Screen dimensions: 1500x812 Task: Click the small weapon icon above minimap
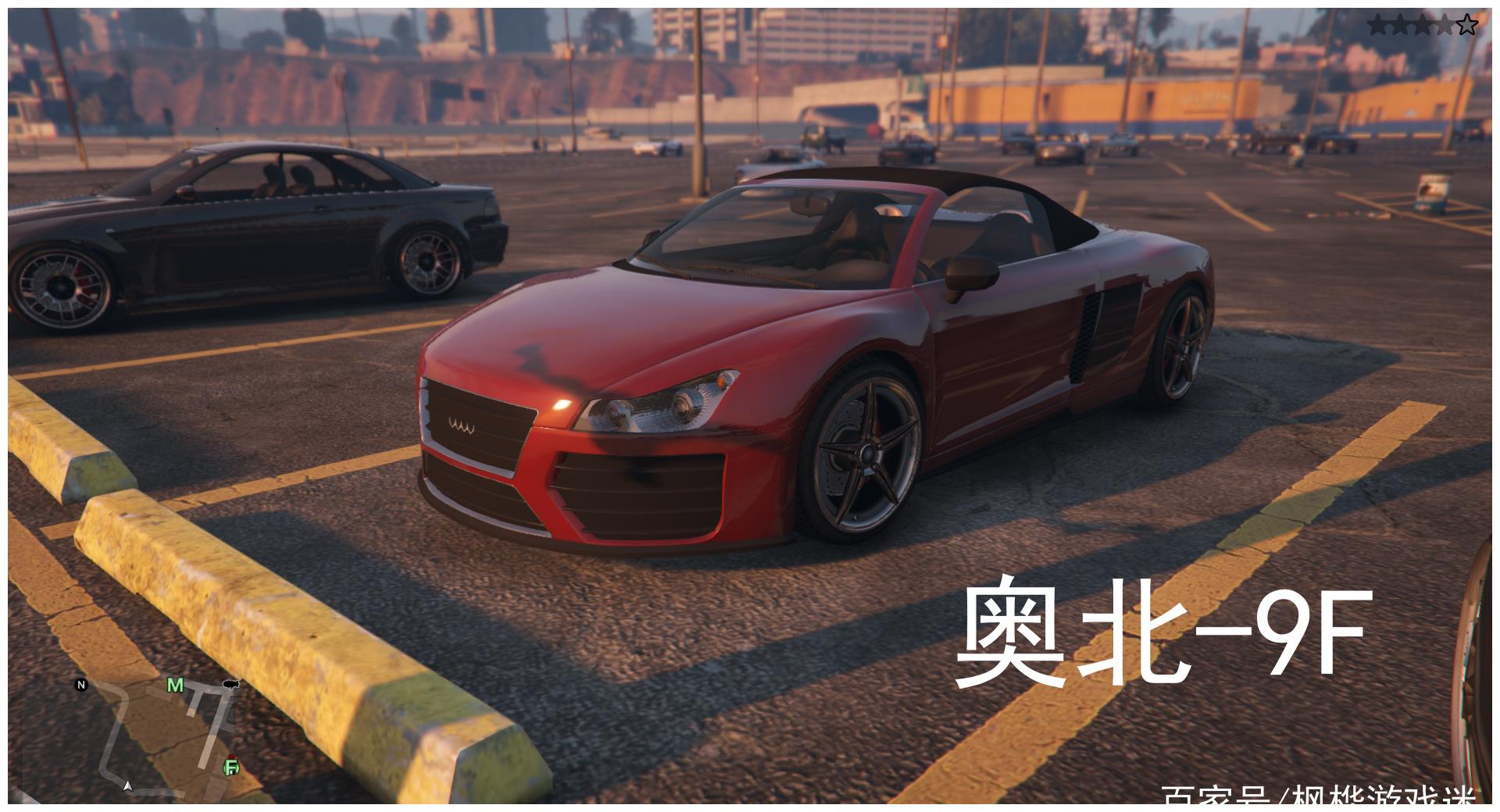pos(231,684)
